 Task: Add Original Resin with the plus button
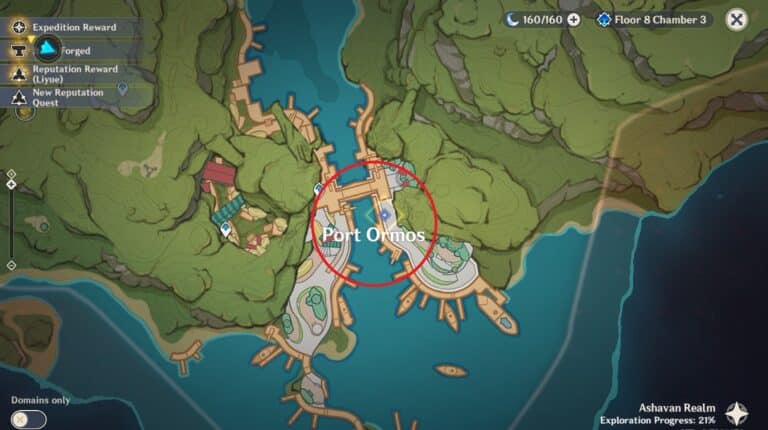[573, 19]
